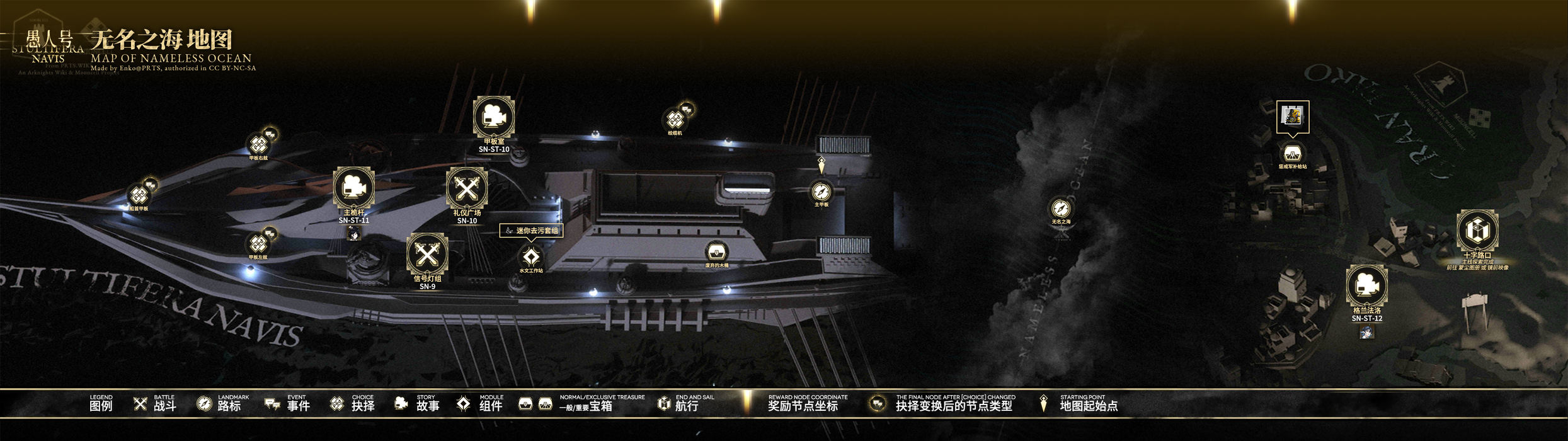The height and width of the screenshot is (441, 1568).
Task: Open the 惩戒军补给站 treasure node
Action: (x=1292, y=154)
